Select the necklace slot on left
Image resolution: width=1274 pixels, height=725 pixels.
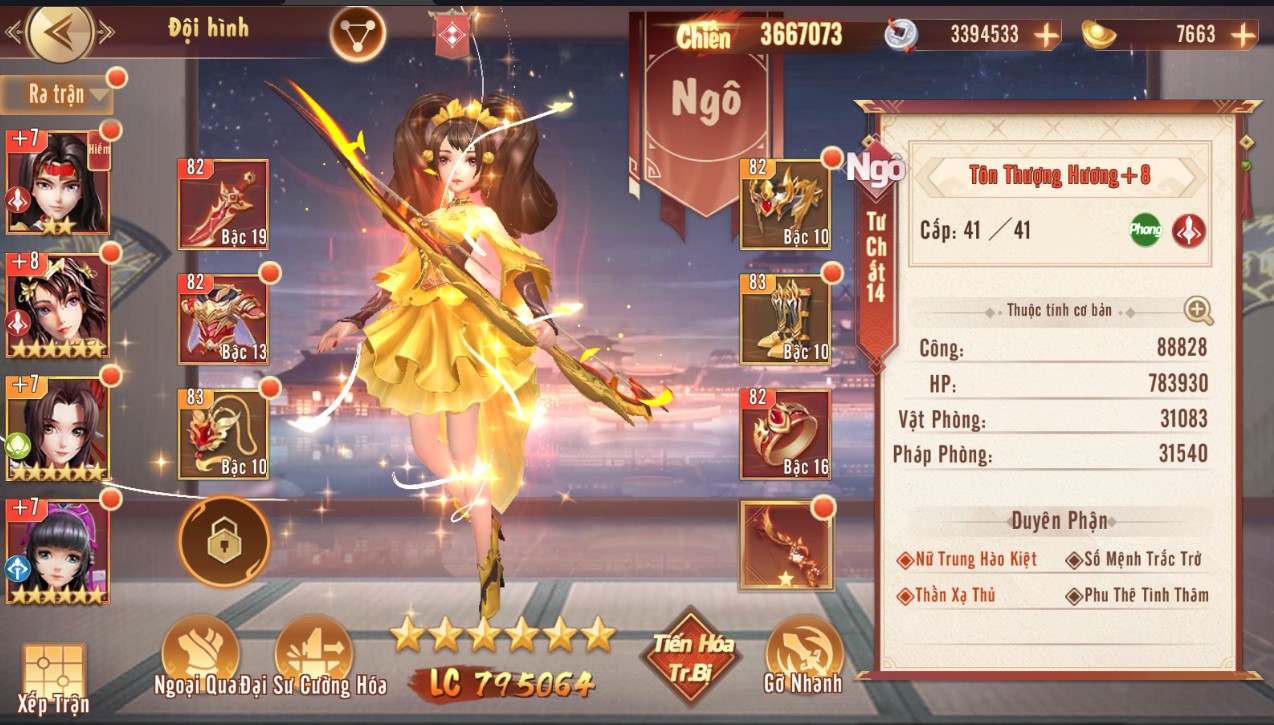[x=223, y=434]
